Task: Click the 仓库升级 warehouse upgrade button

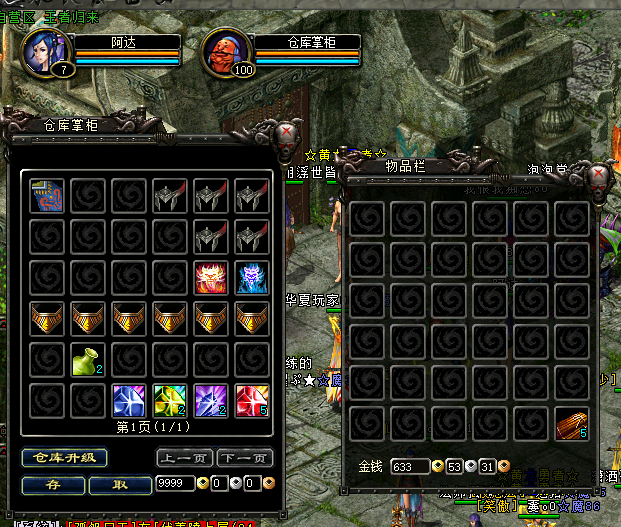Action: point(65,458)
